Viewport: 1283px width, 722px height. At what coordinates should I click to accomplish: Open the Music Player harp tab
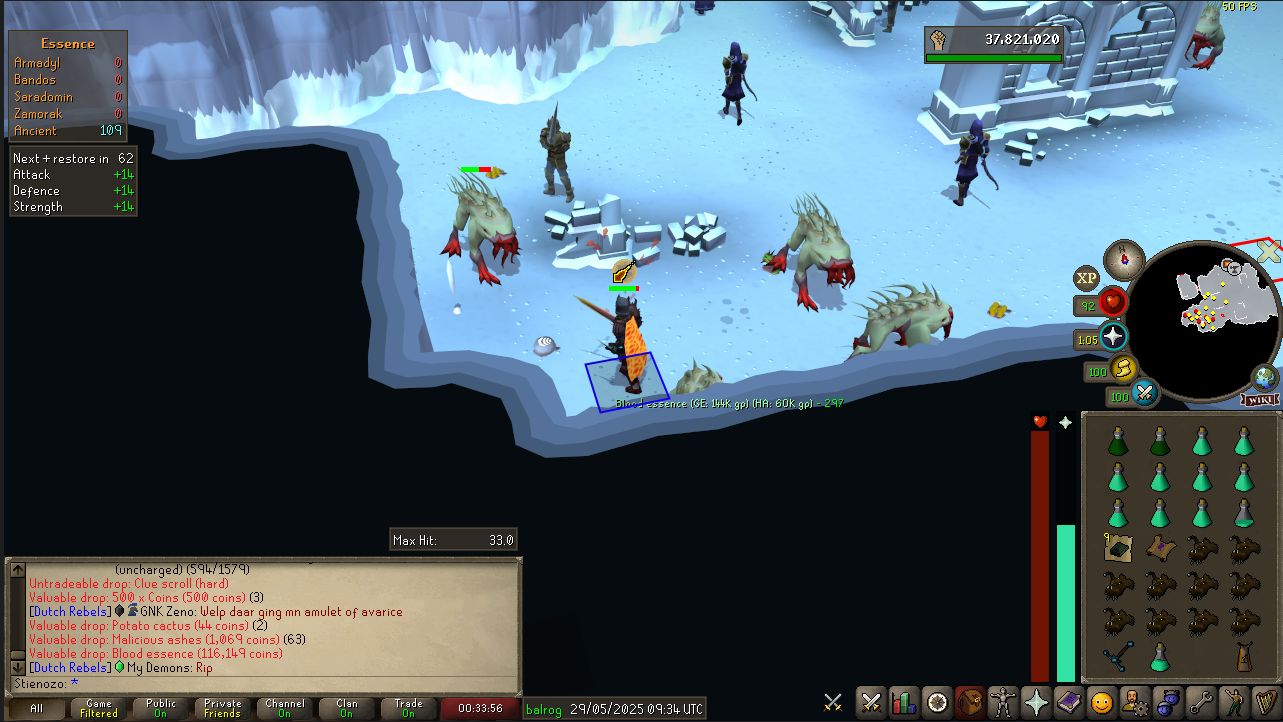(x=1265, y=702)
